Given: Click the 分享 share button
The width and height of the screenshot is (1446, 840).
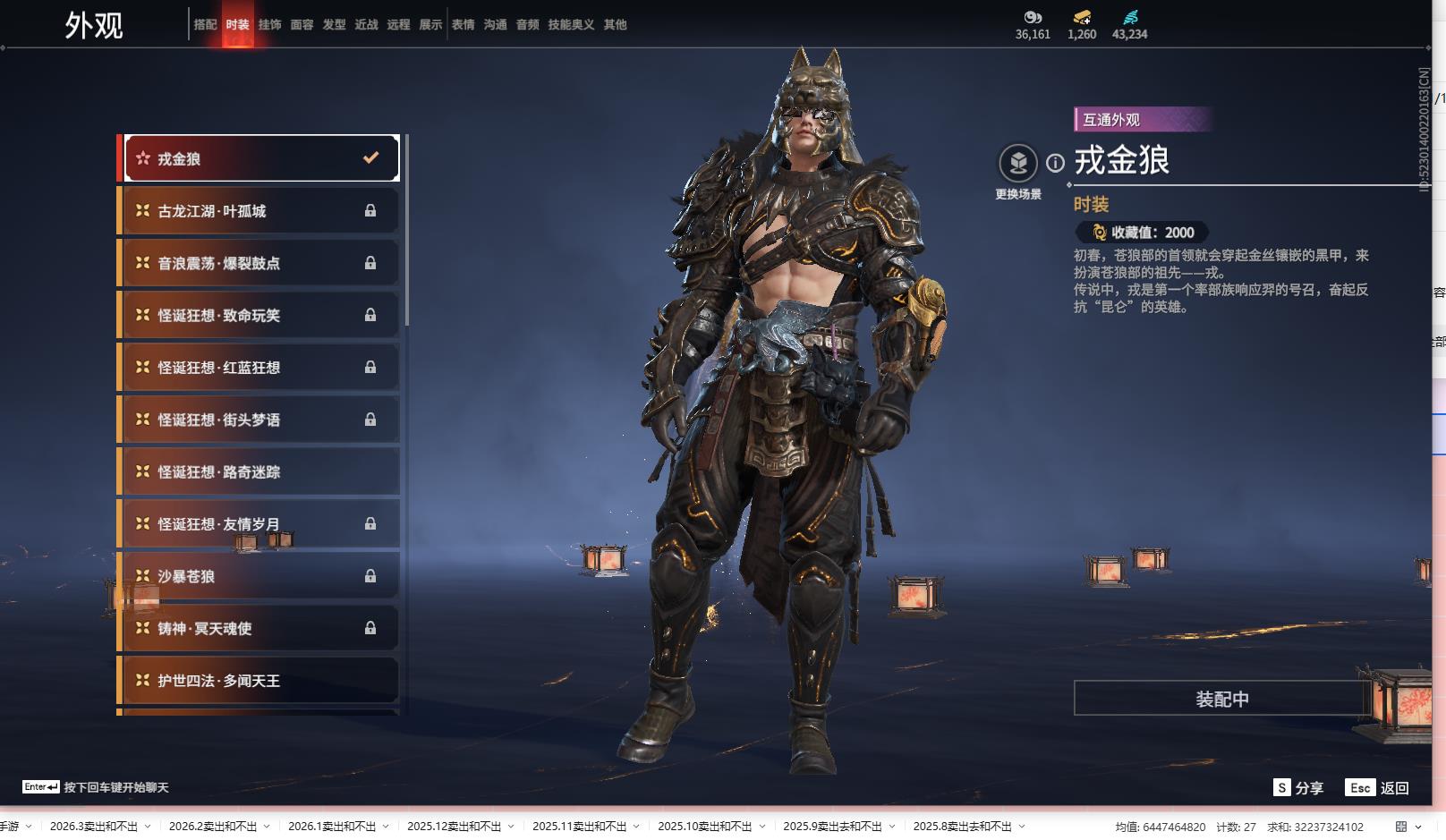Looking at the screenshot, I should [x=1298, y=787].
